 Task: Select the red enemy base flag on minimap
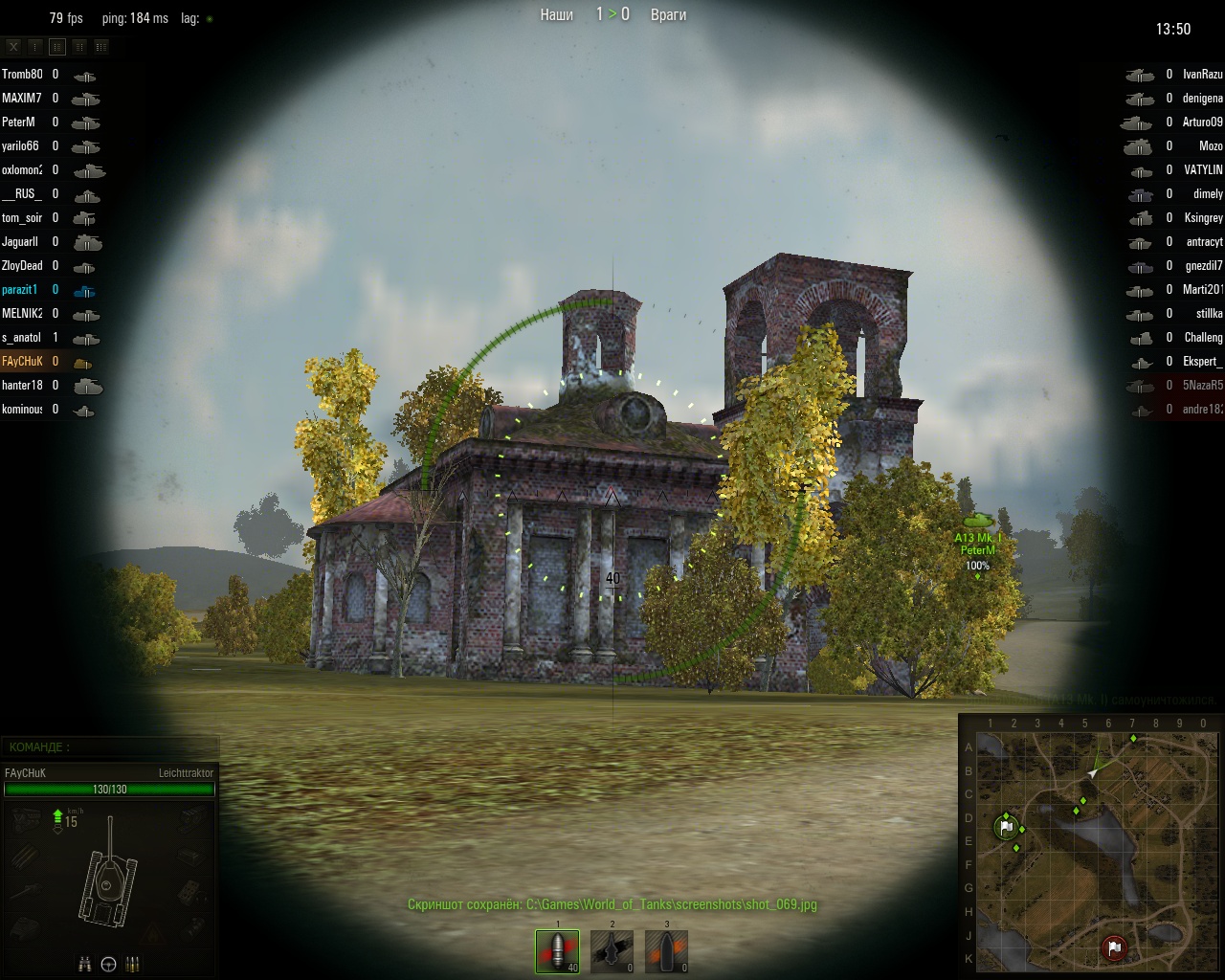(x=1114, y=947)
